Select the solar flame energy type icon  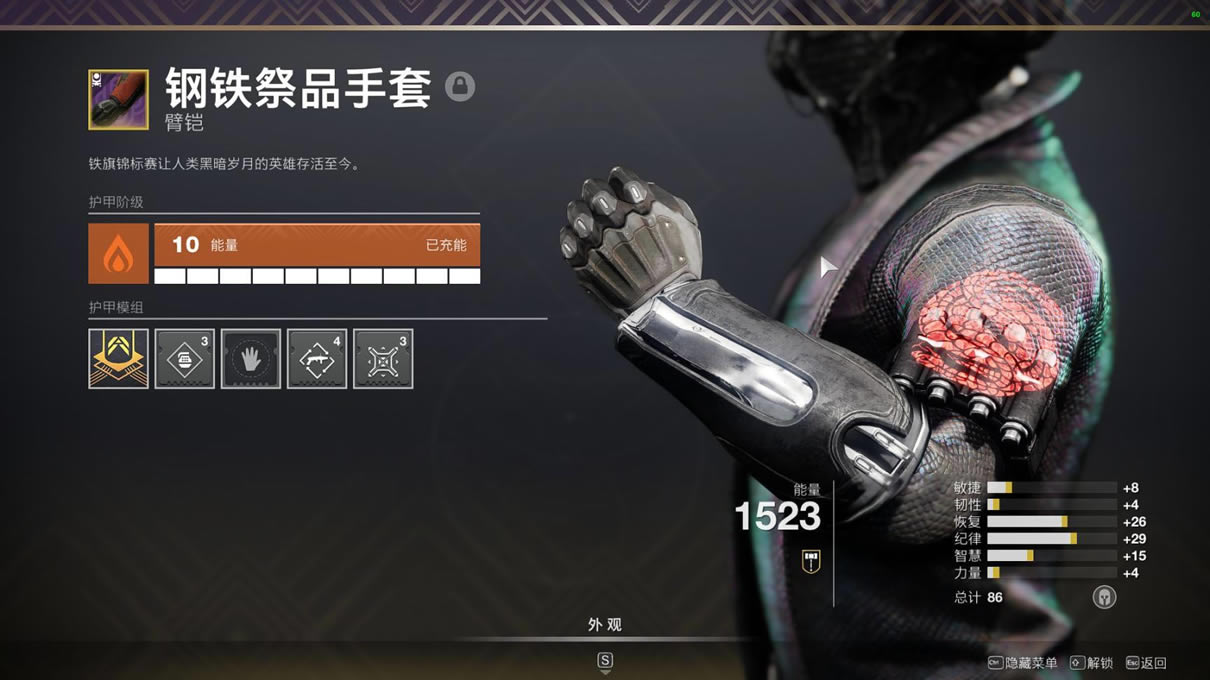pyautogui.click(x=119, y=253)
